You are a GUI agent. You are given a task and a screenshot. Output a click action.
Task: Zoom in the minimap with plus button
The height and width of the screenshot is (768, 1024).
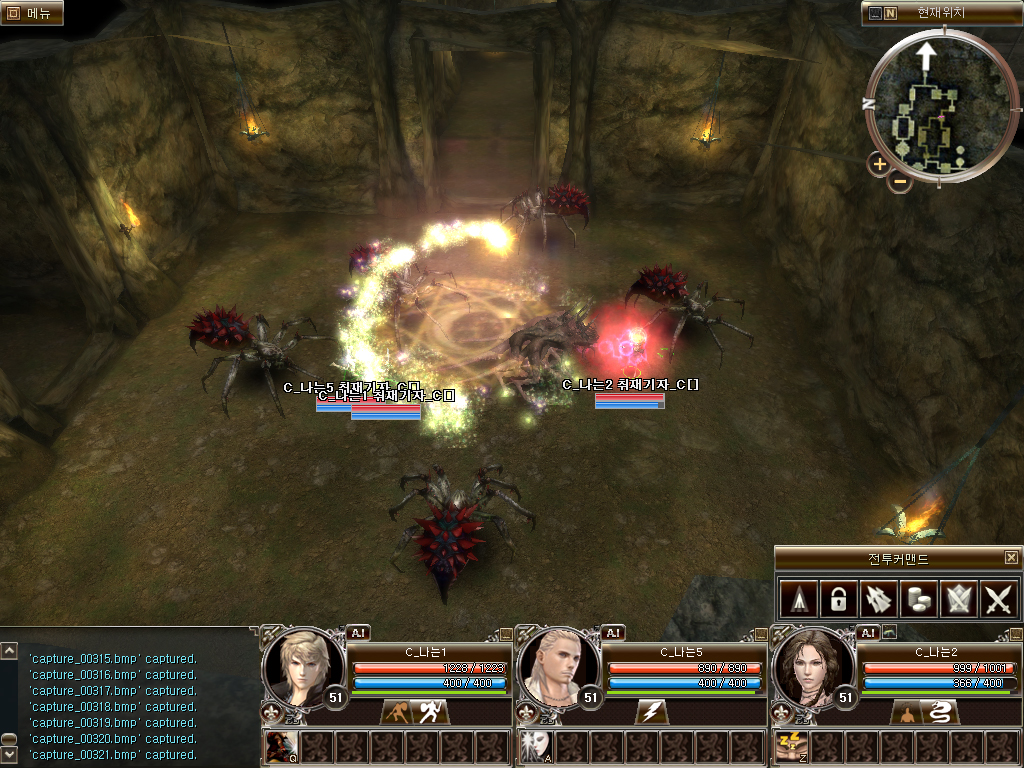pos(879,164)
